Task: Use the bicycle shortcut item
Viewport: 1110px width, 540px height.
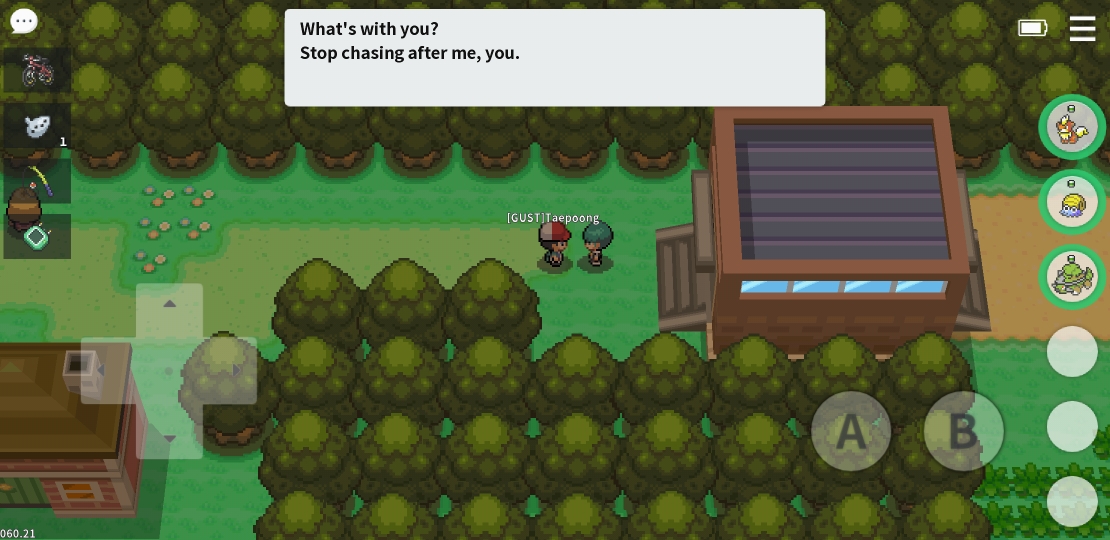Action: click(37, 70)
